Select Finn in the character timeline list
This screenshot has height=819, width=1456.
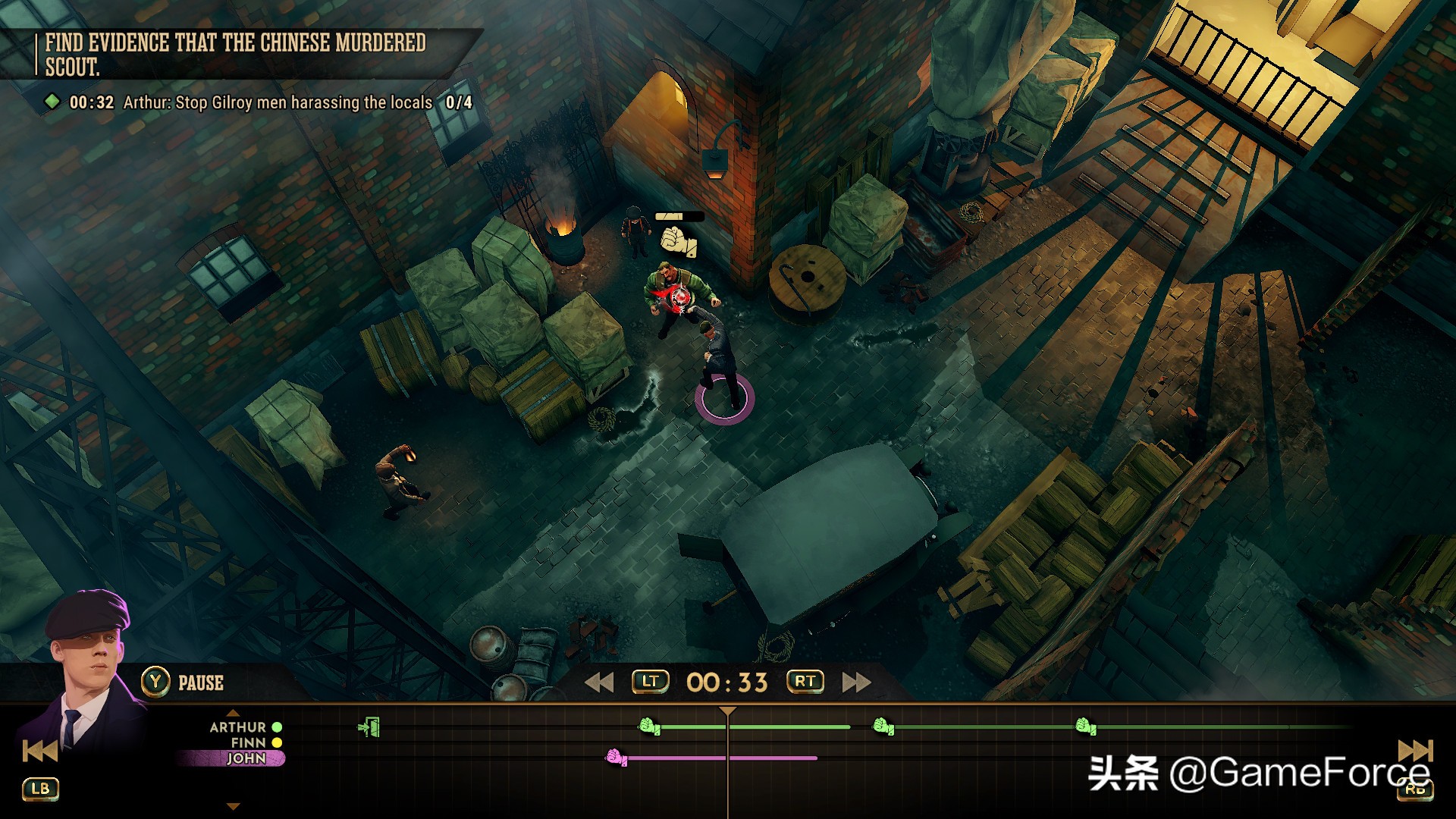pos(248,743)
